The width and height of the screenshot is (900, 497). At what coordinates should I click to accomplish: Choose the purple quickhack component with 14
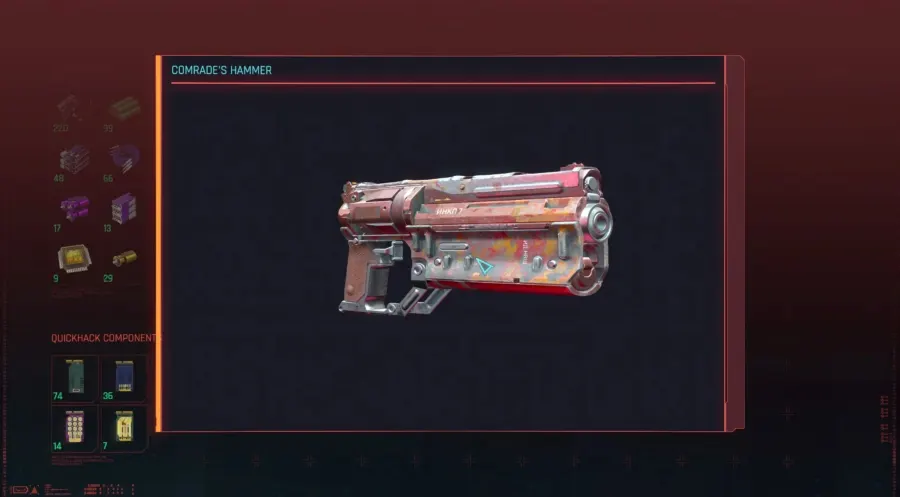[x=74, y=425]
